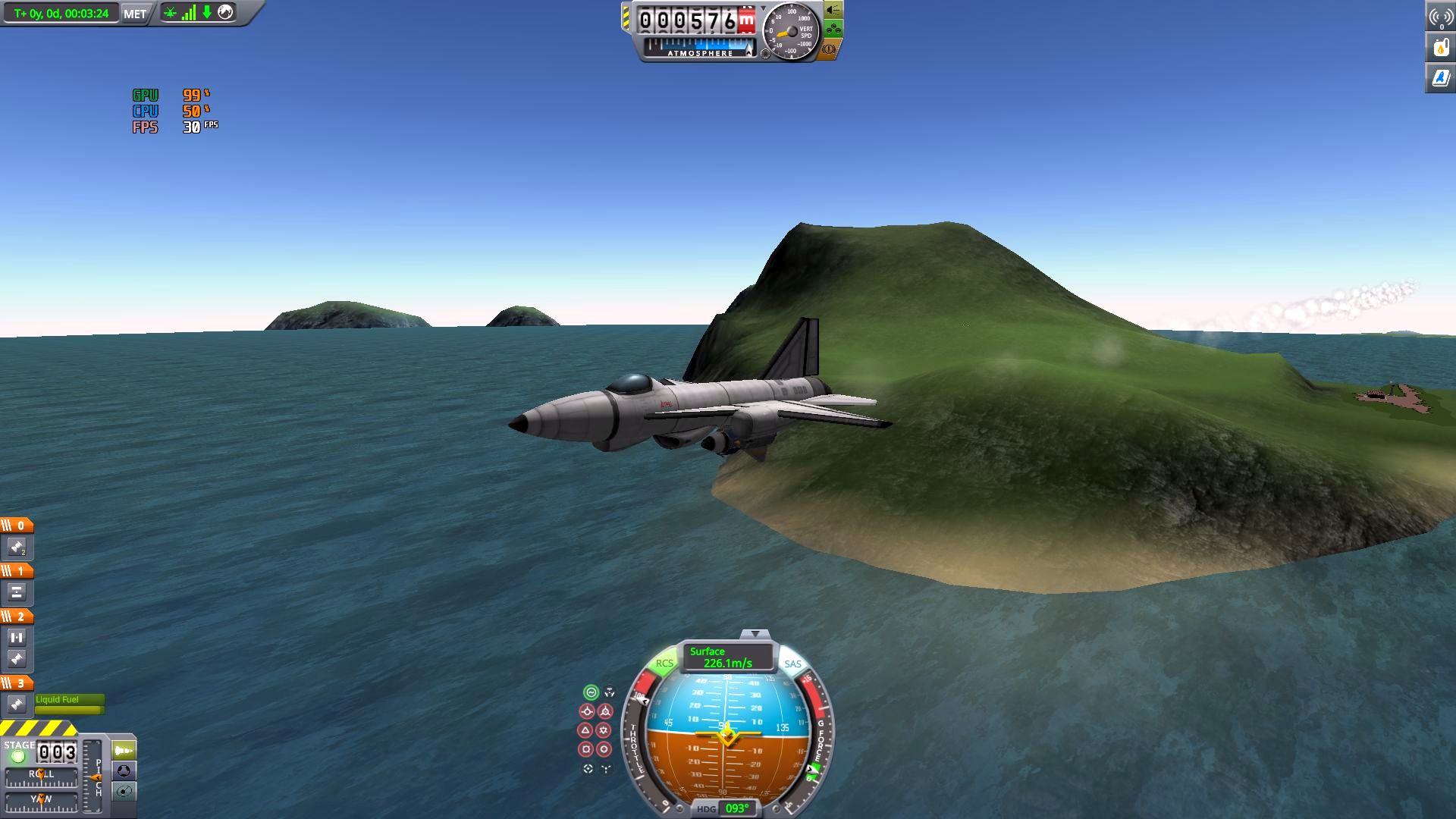Select the engine icon in stage 3
The height and width of the screenshot is (819, 1456).
click(17, 704)
